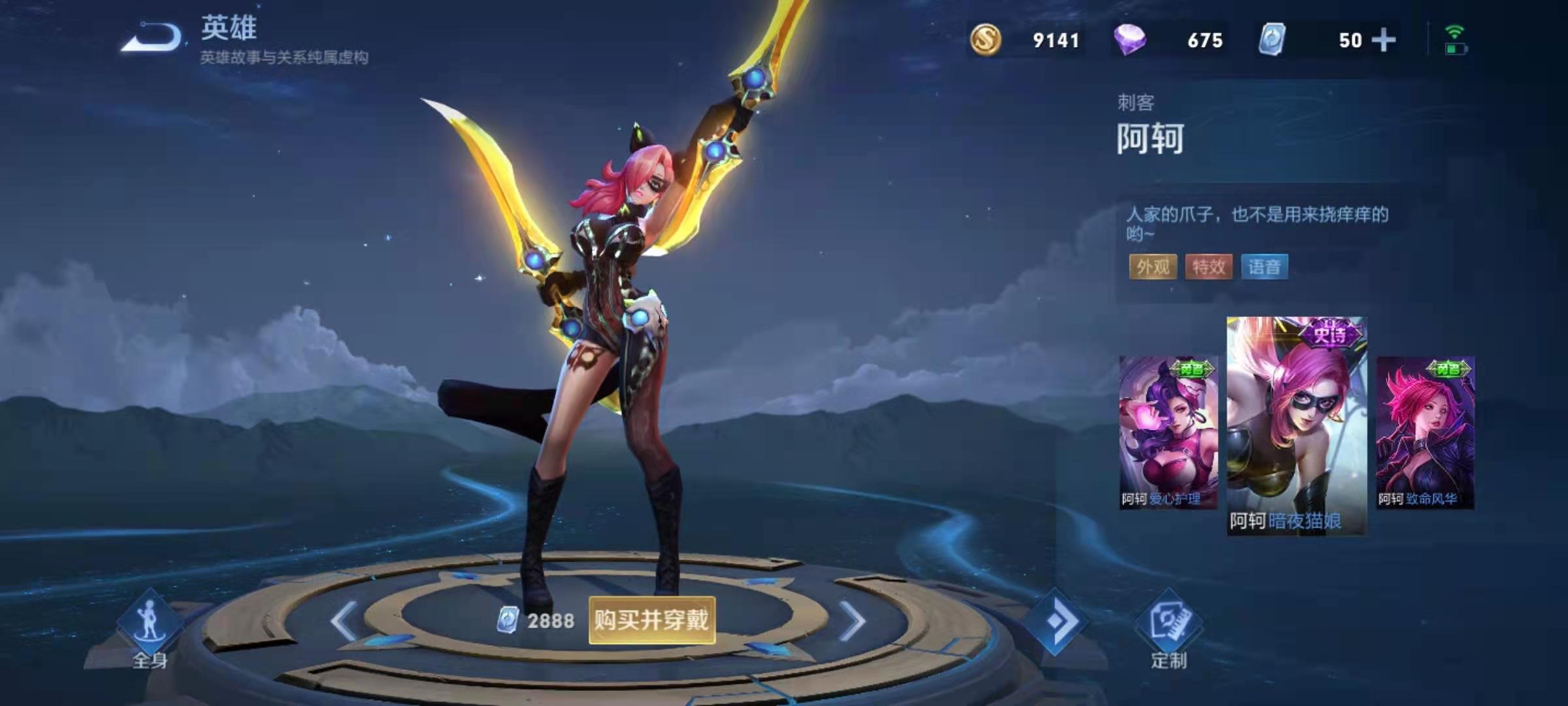Viewport: 1568px width, 706px height.
Task: Show the next skin with right arrow
Action: point(852,621)
